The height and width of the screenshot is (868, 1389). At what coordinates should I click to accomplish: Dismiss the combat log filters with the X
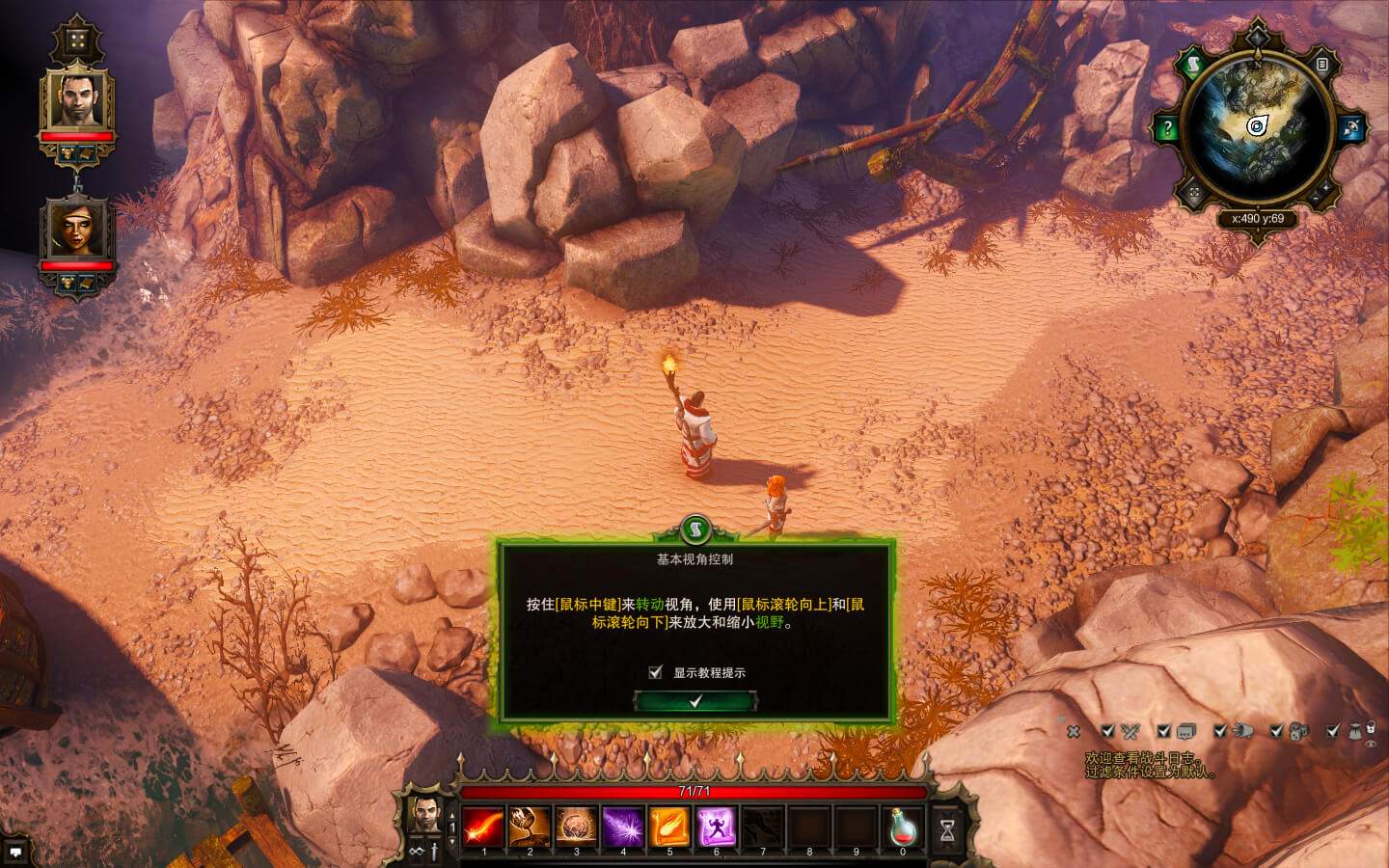1073,732
